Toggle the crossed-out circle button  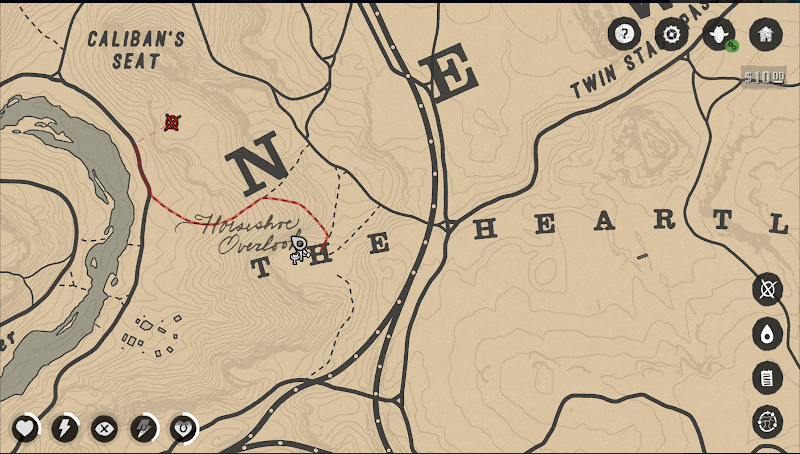coord(767,290)
